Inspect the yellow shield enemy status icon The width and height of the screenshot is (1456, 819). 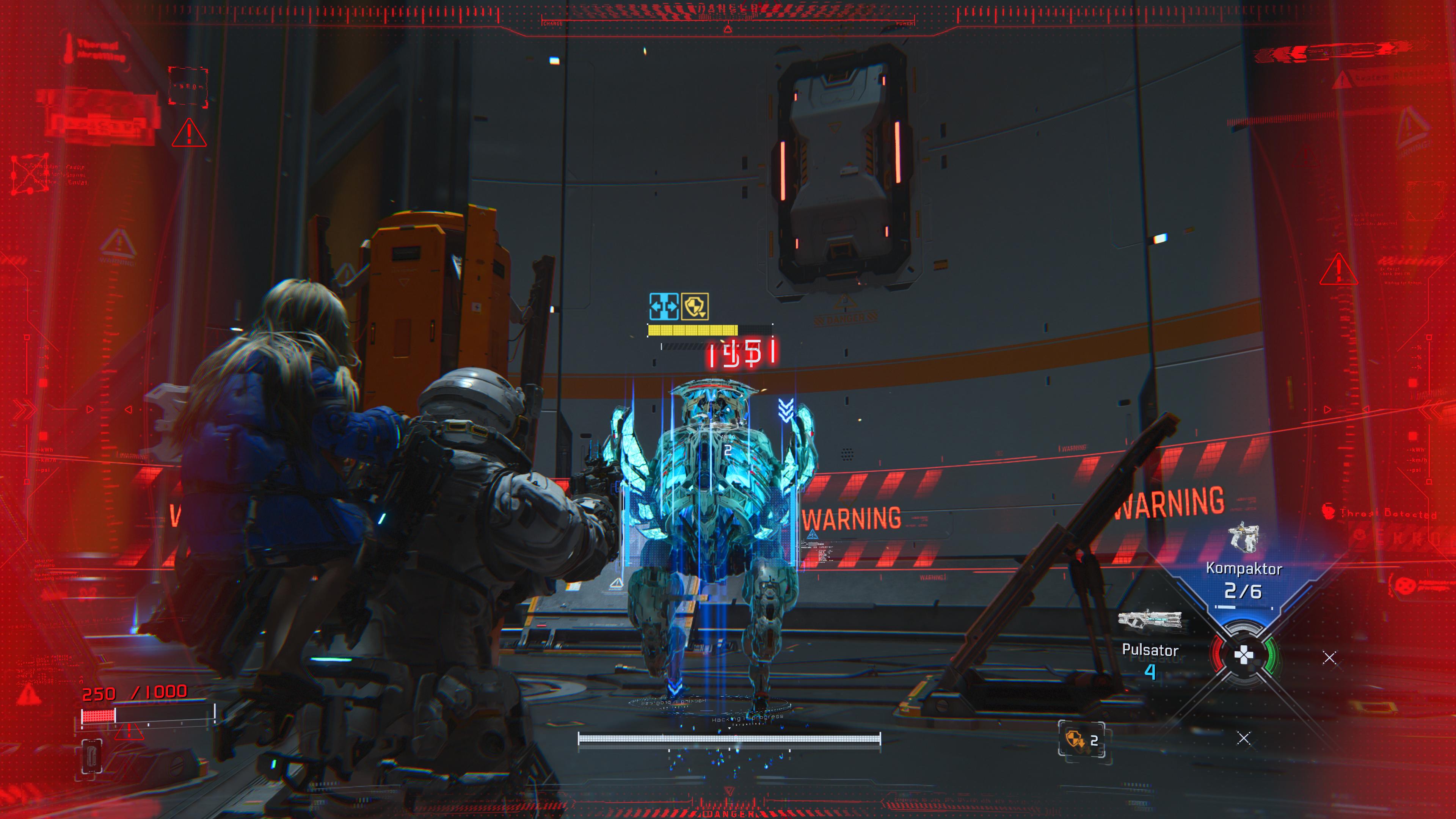pos(695,307)
